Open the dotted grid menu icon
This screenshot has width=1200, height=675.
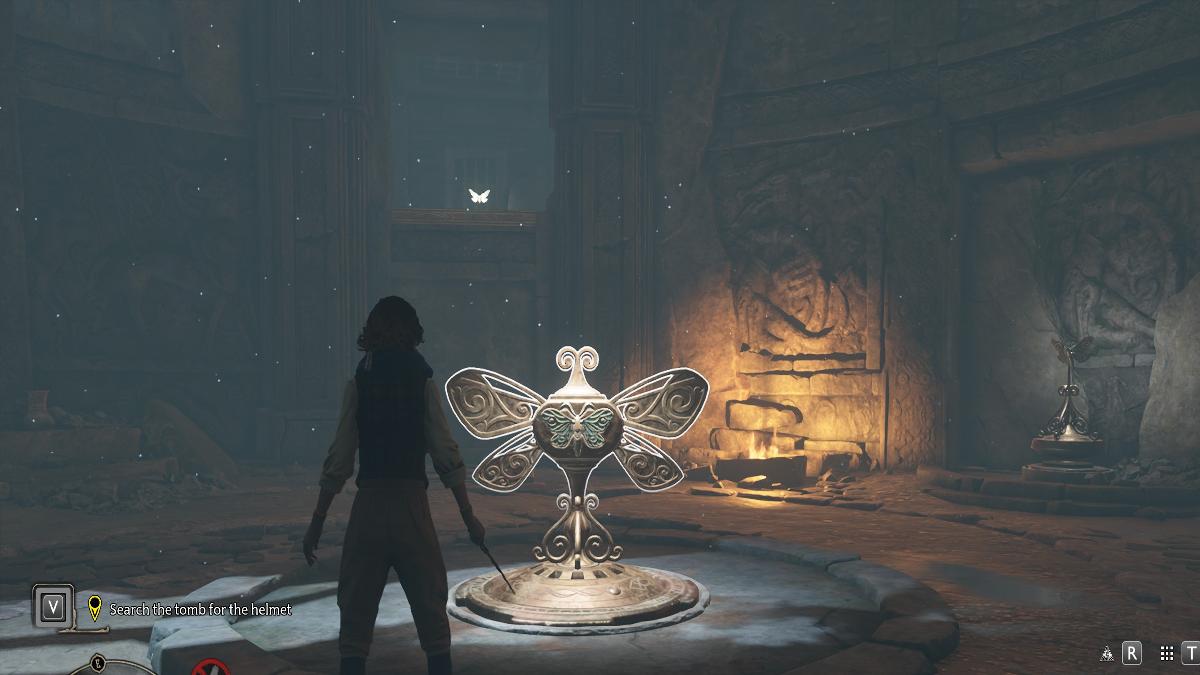coord(1166,654)
